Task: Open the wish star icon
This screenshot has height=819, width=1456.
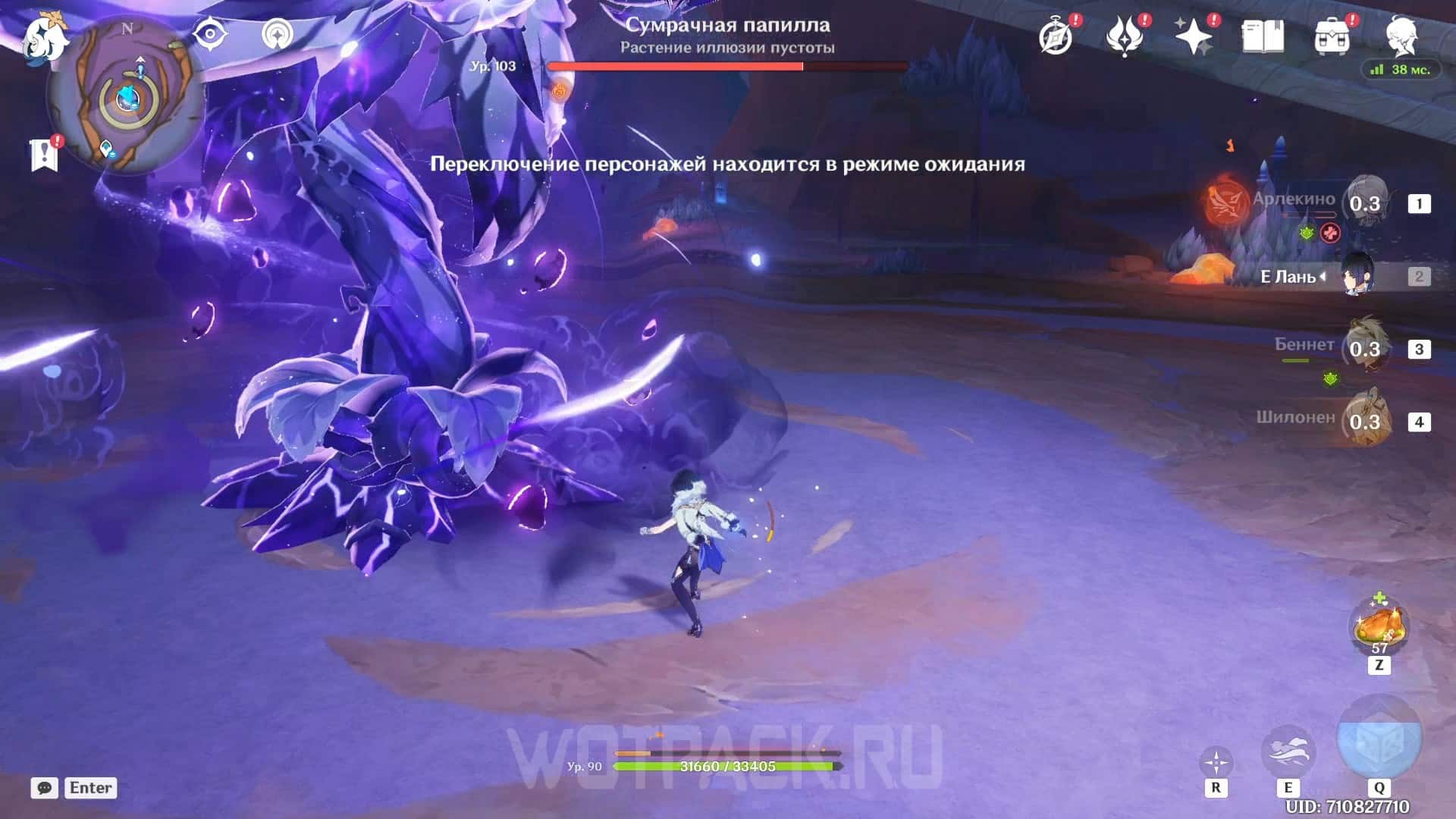Action: tap(1194, 36)
